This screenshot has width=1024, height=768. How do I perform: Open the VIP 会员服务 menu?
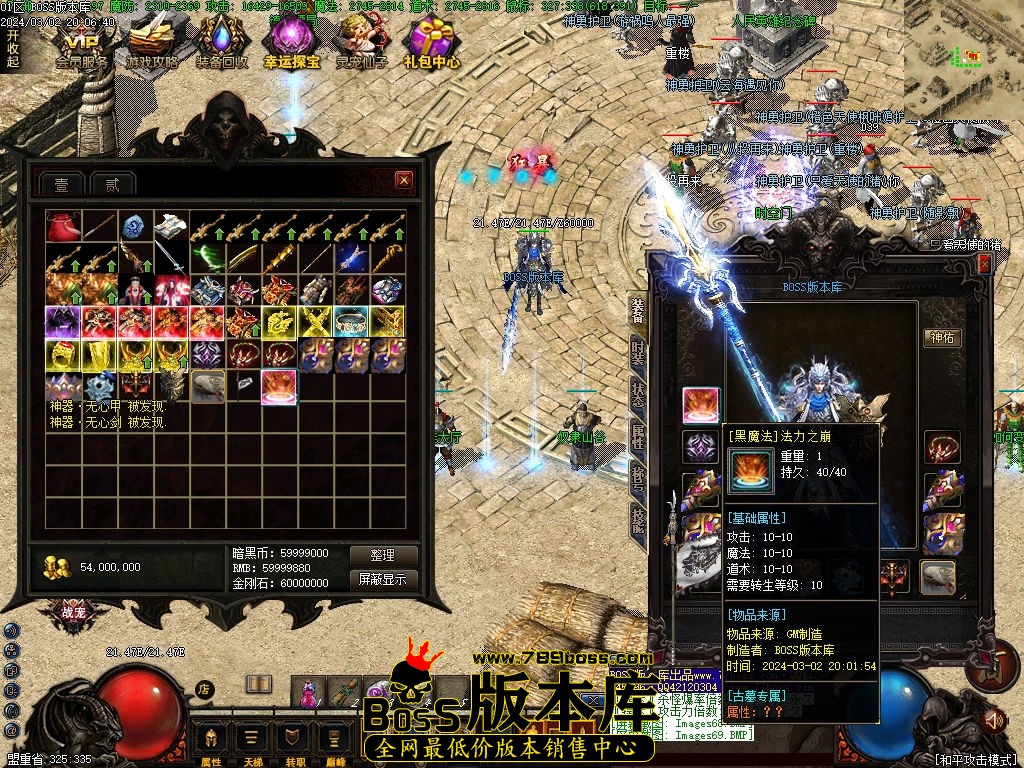82,45
